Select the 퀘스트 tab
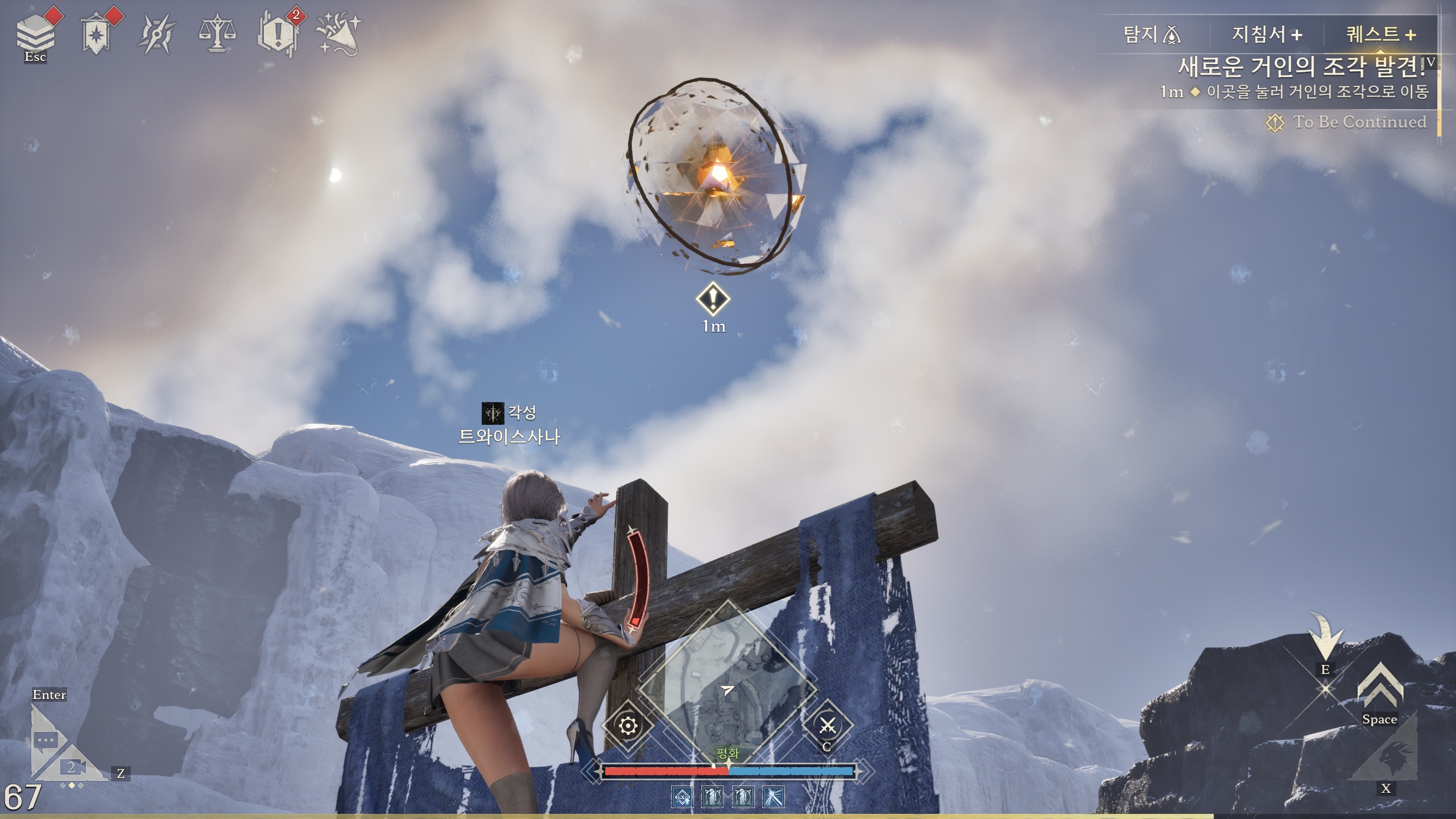1456x819 pixels. [x=1380, y=35]
